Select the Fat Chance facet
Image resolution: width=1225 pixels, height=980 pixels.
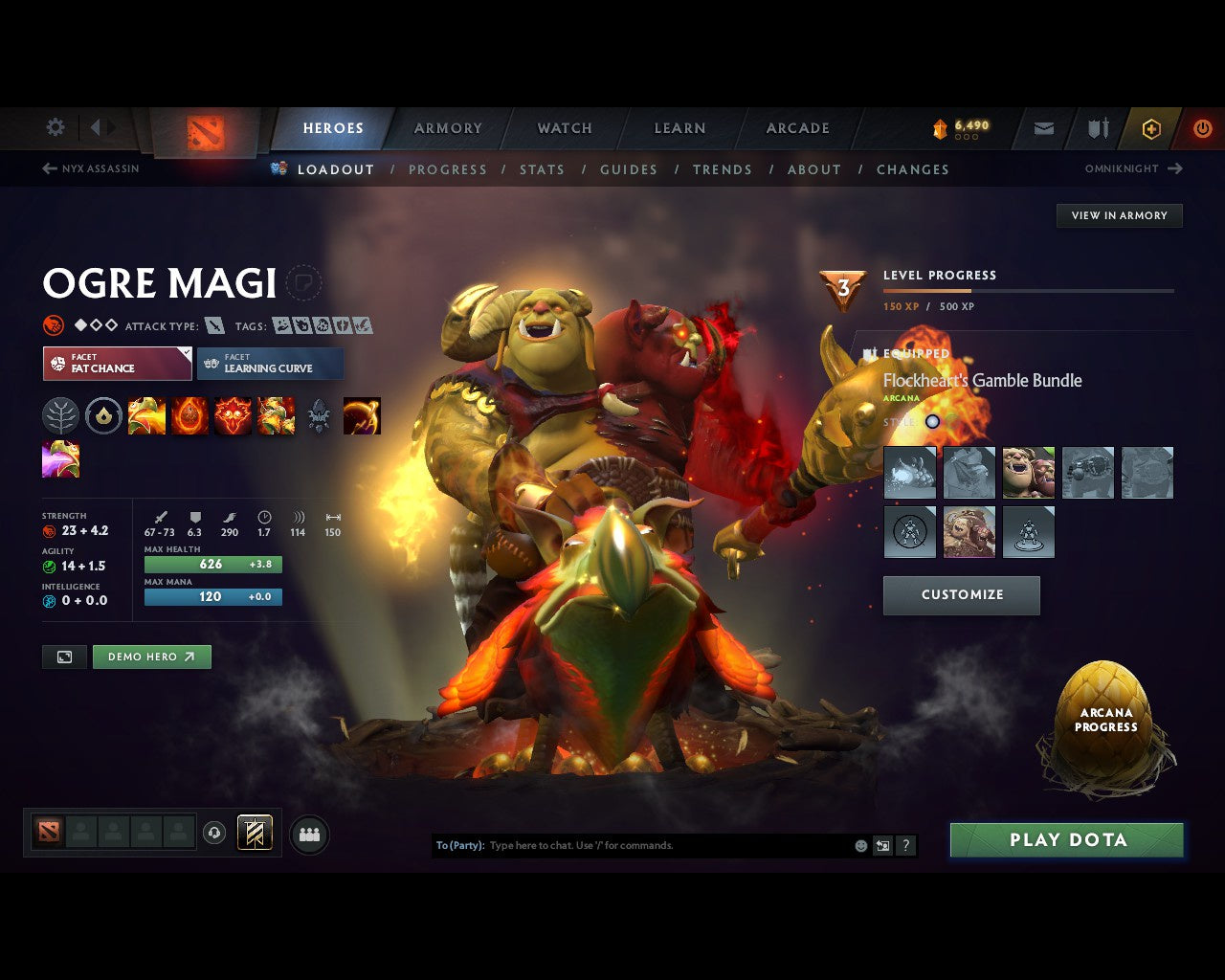[x=117, y=364]
